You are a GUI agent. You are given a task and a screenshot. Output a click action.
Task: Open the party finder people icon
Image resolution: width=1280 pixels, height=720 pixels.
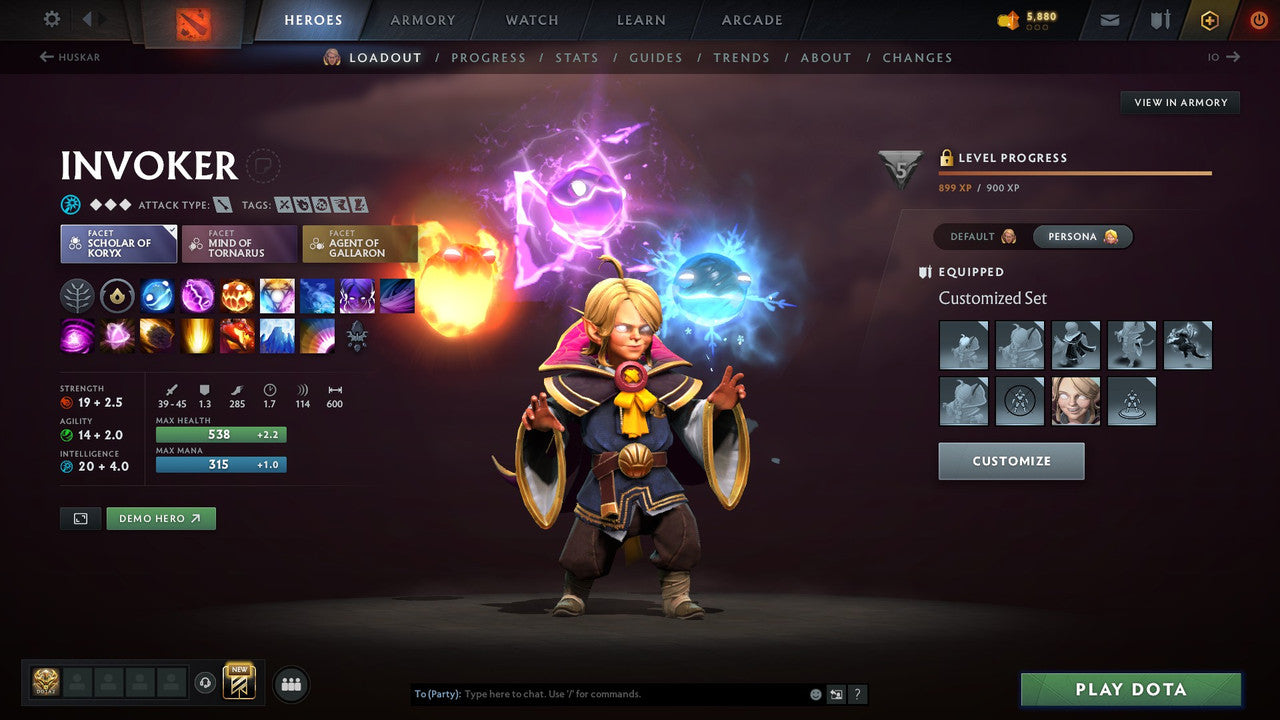click(290, 682)
